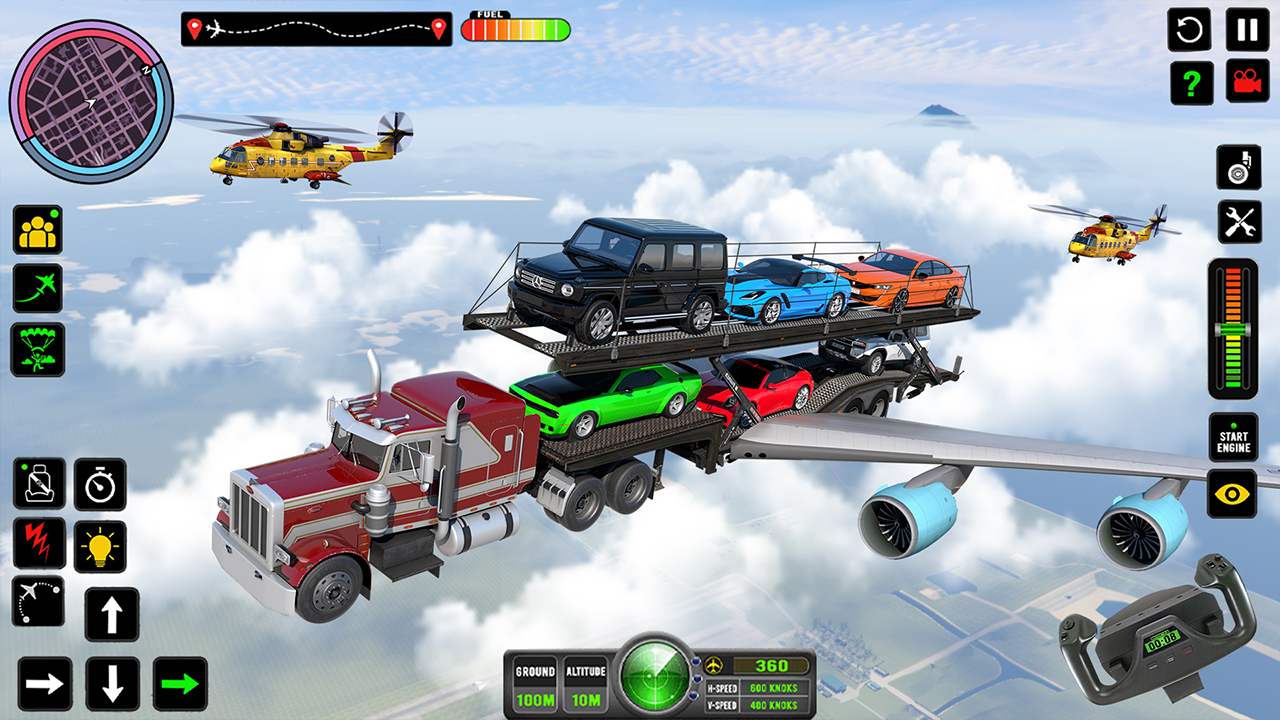This screenshot has width=1280, height=720.
Task: Open the stopwatch timer
Action: [x=99, y=481]
